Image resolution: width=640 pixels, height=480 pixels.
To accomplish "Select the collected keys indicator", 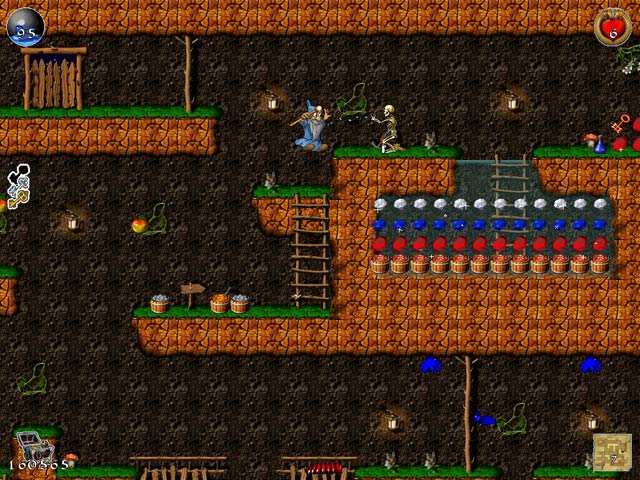I will (x=18, y=187).
